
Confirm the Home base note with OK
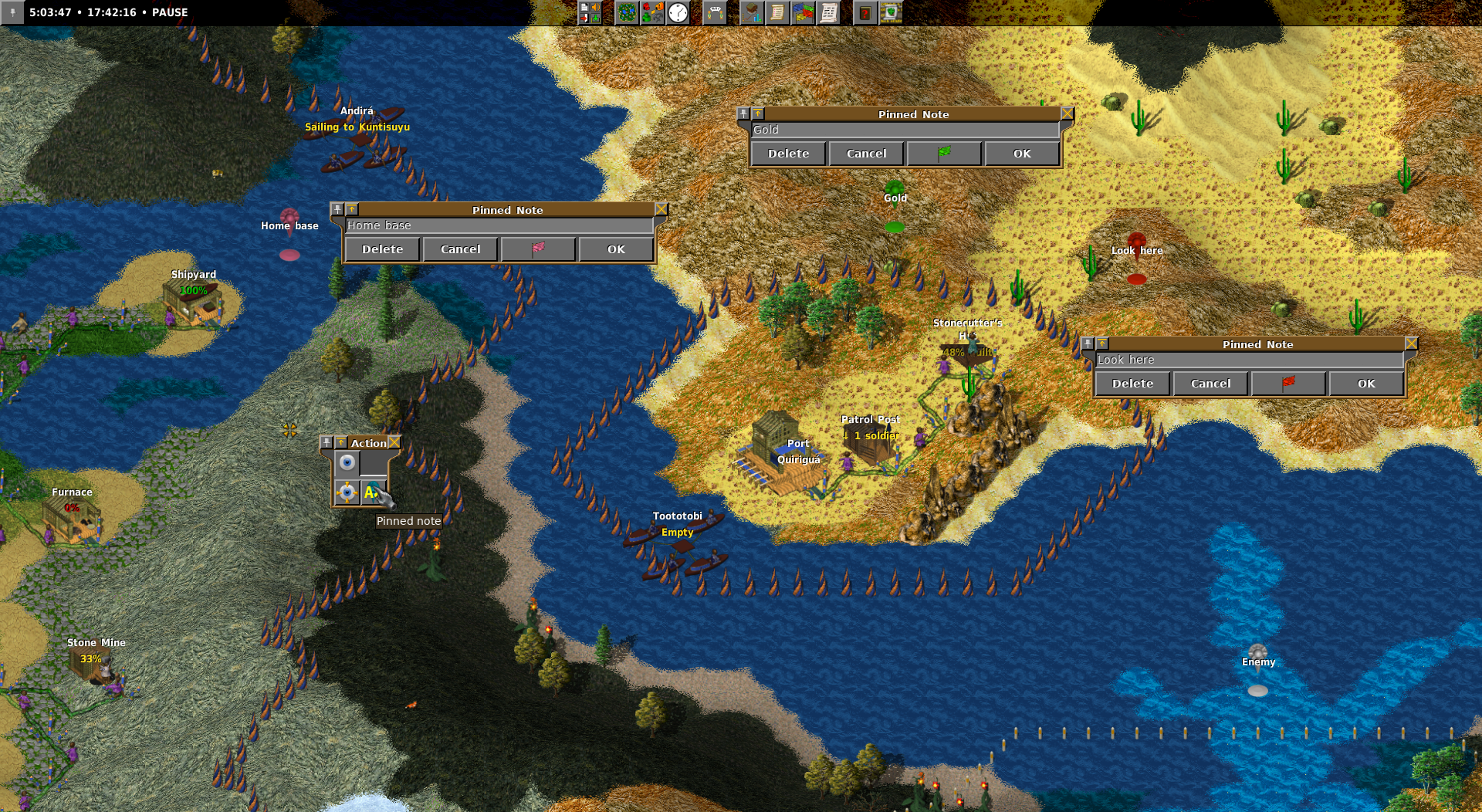coord(616,249)
